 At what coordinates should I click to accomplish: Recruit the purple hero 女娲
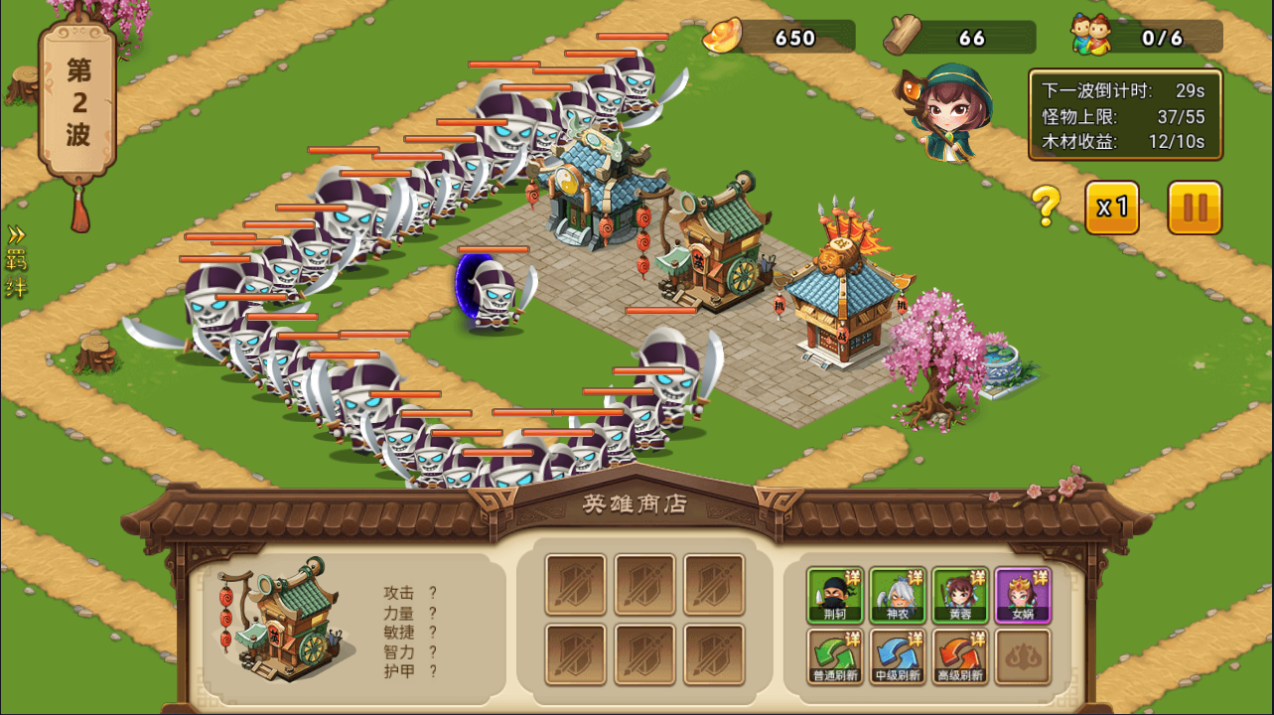point(1022,596)
